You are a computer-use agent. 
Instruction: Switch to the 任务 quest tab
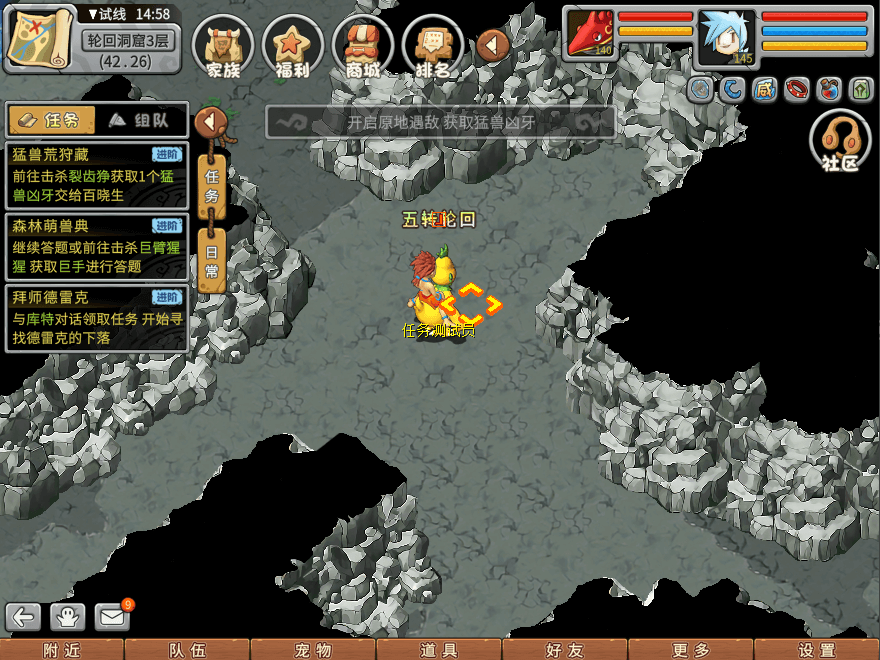51,121
